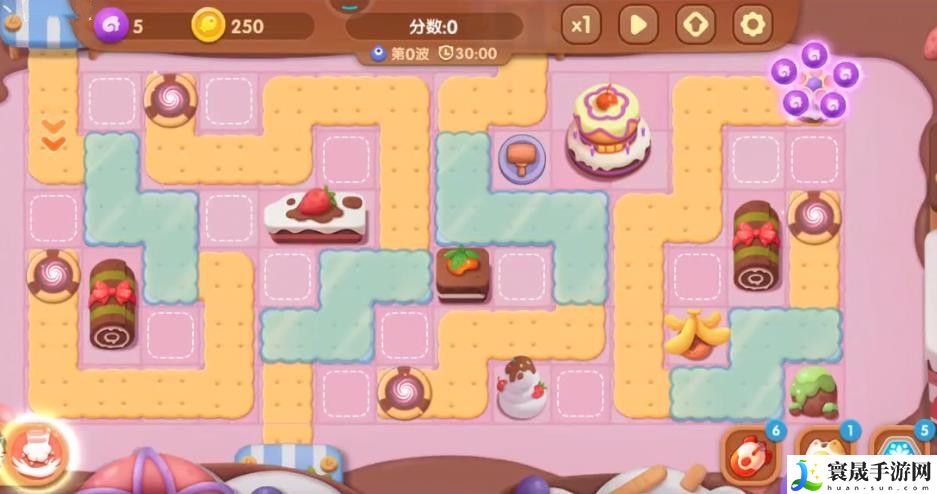Select the signpost marker beside the layered cake
This screenshot has height=494, width=937.
[520, 158]
